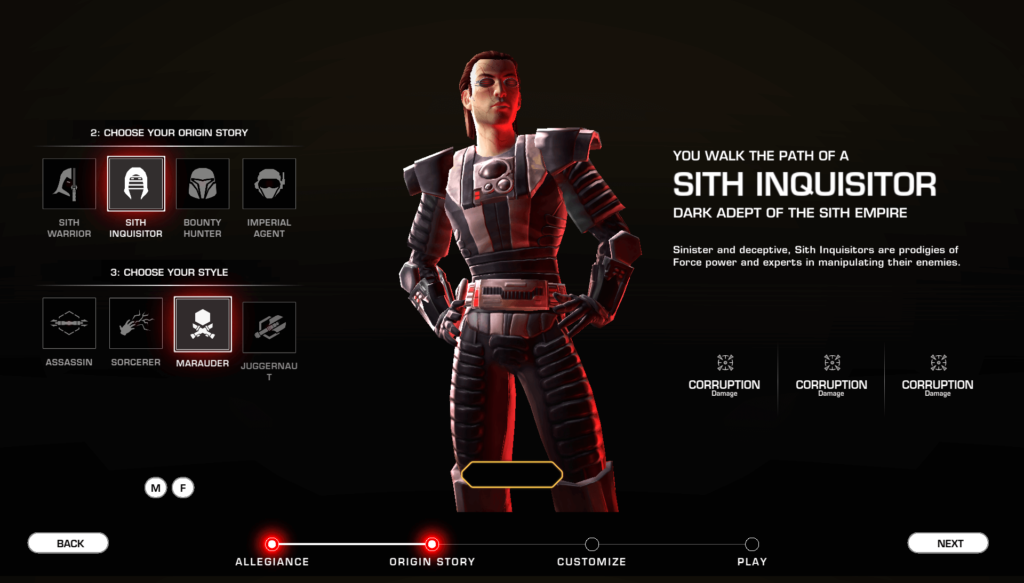The width and height of the screenshot is (1024, 583).
Task: Jump to the Allegiance step
Action: (271, 544)
